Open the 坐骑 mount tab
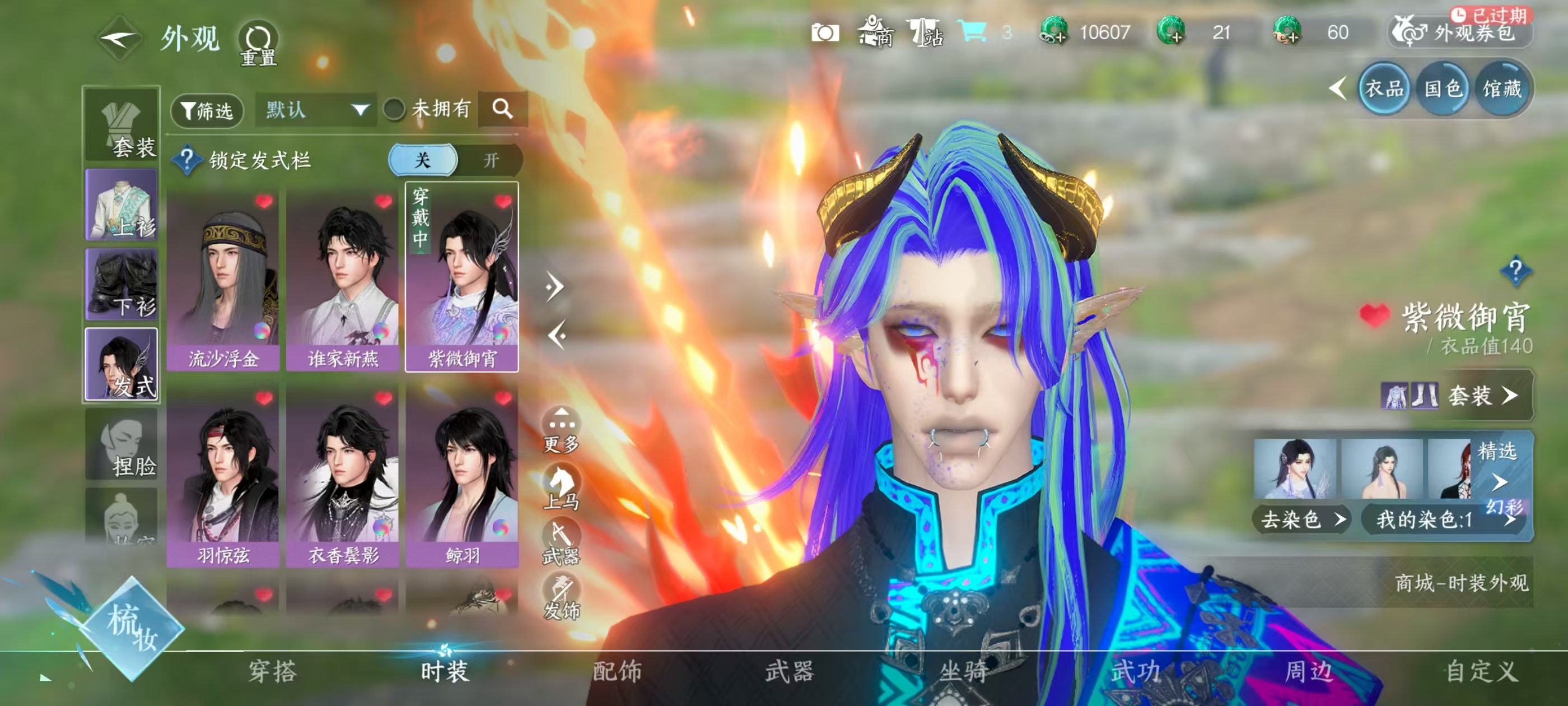Image resolution: width=1568 pixels, height=706 pixels. point(963,671)
